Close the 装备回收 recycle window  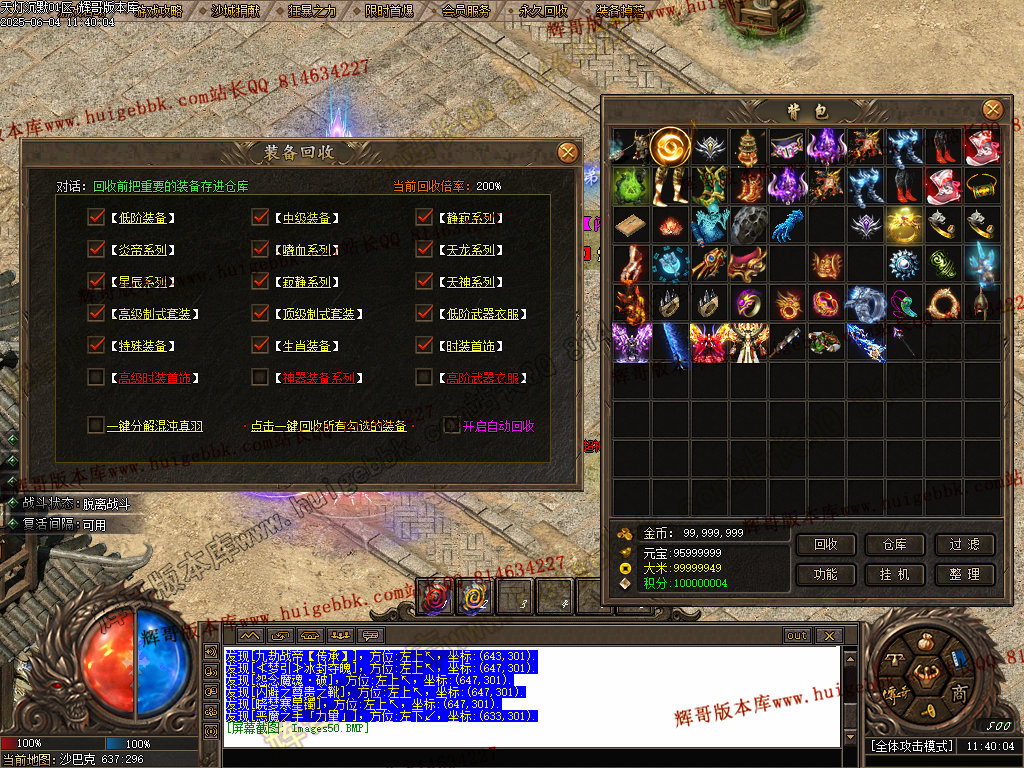click(567, 152)
